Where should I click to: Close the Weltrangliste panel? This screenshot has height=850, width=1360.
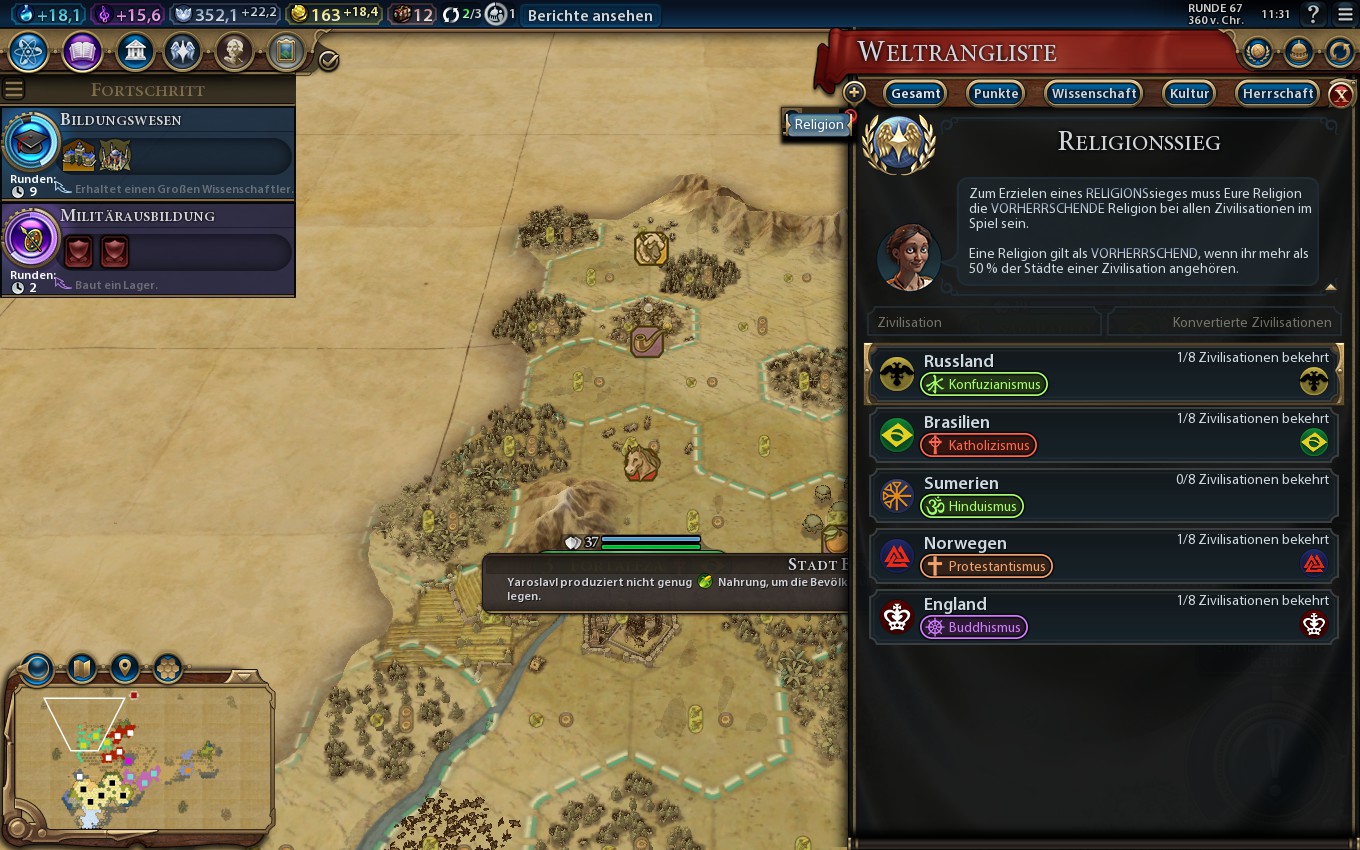click(x=1341, y=95)
